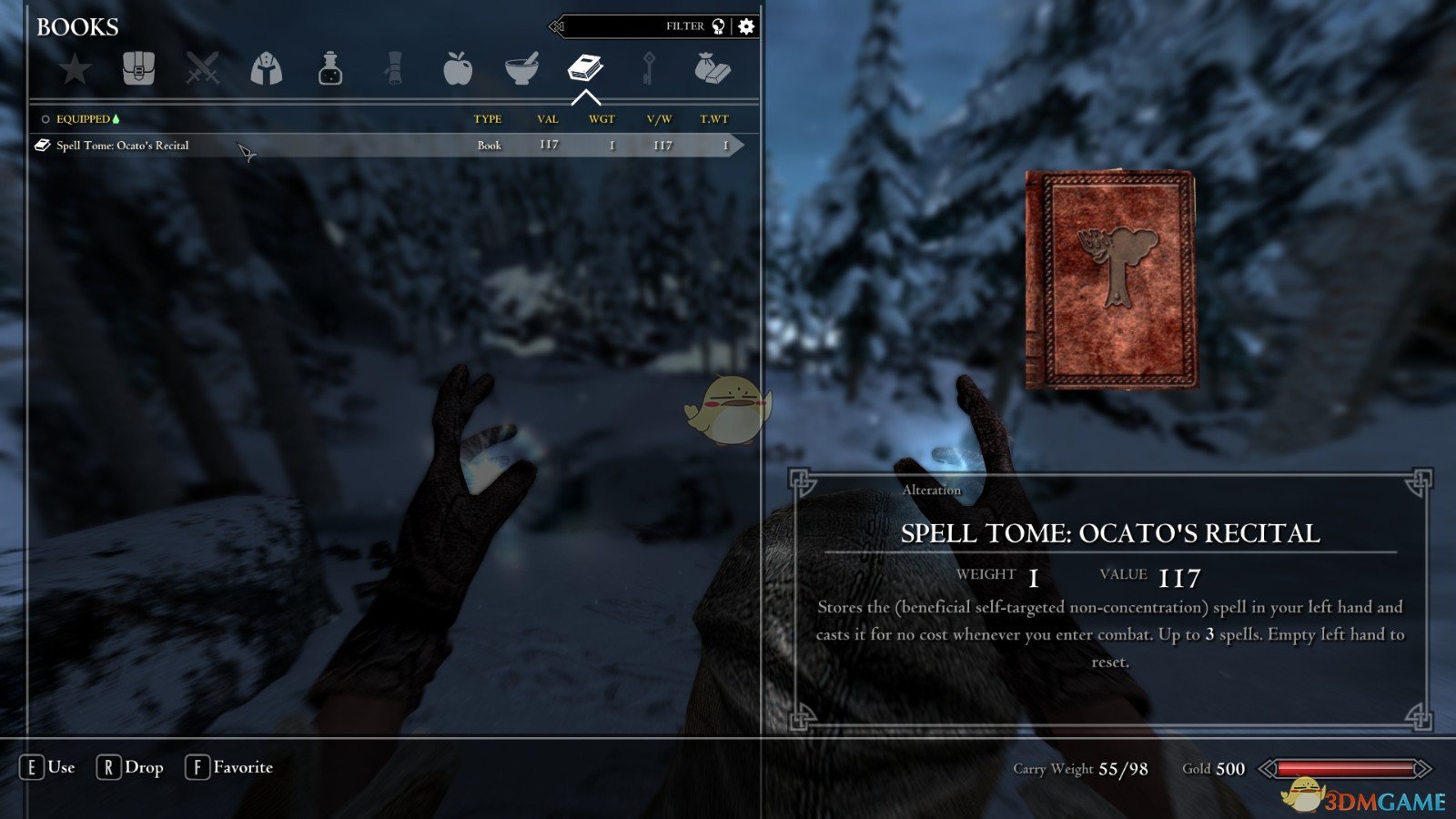
Task: Click the red stat bar at bottom right
Action: (1347, 769)
